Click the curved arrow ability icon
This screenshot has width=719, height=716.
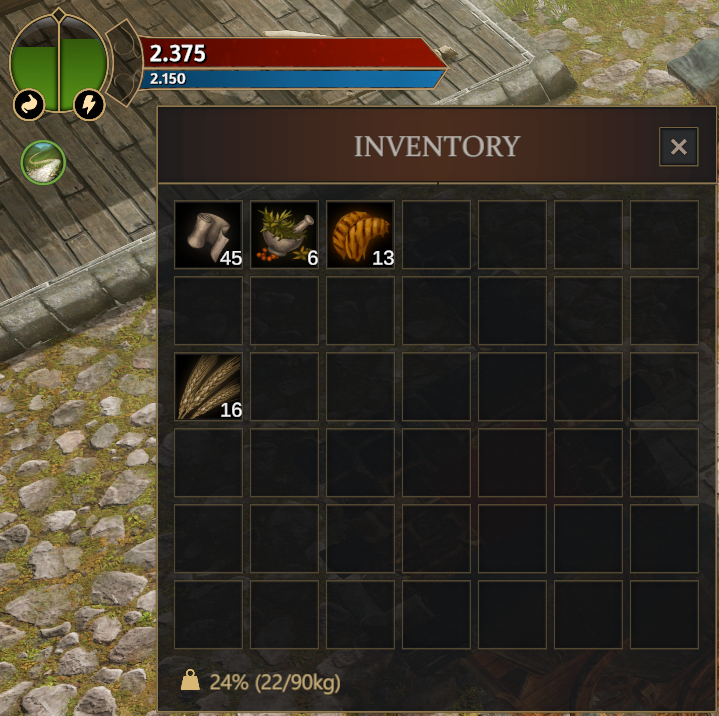tap(27, 104)
